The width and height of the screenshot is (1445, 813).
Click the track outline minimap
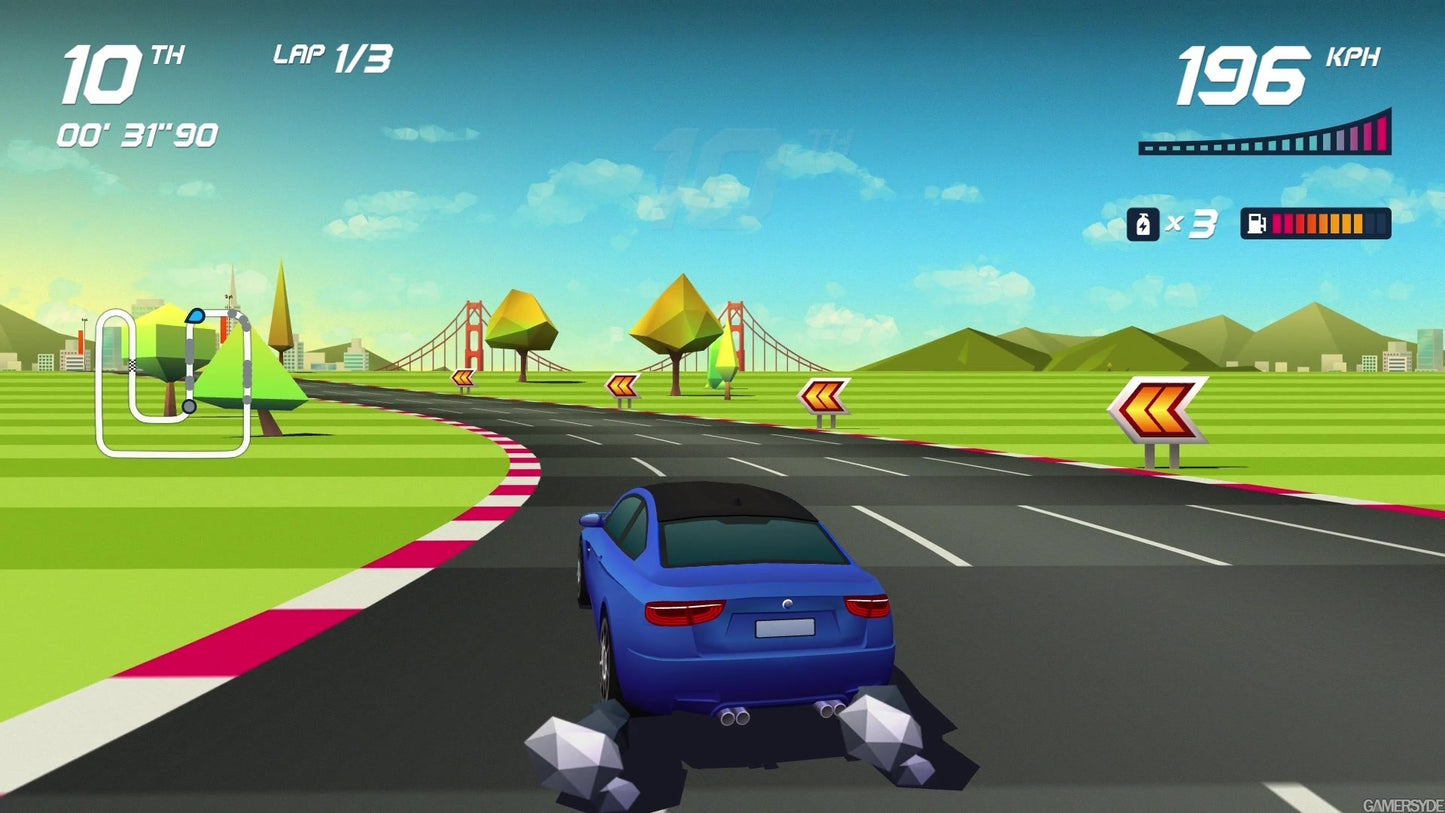coord(173,383)
